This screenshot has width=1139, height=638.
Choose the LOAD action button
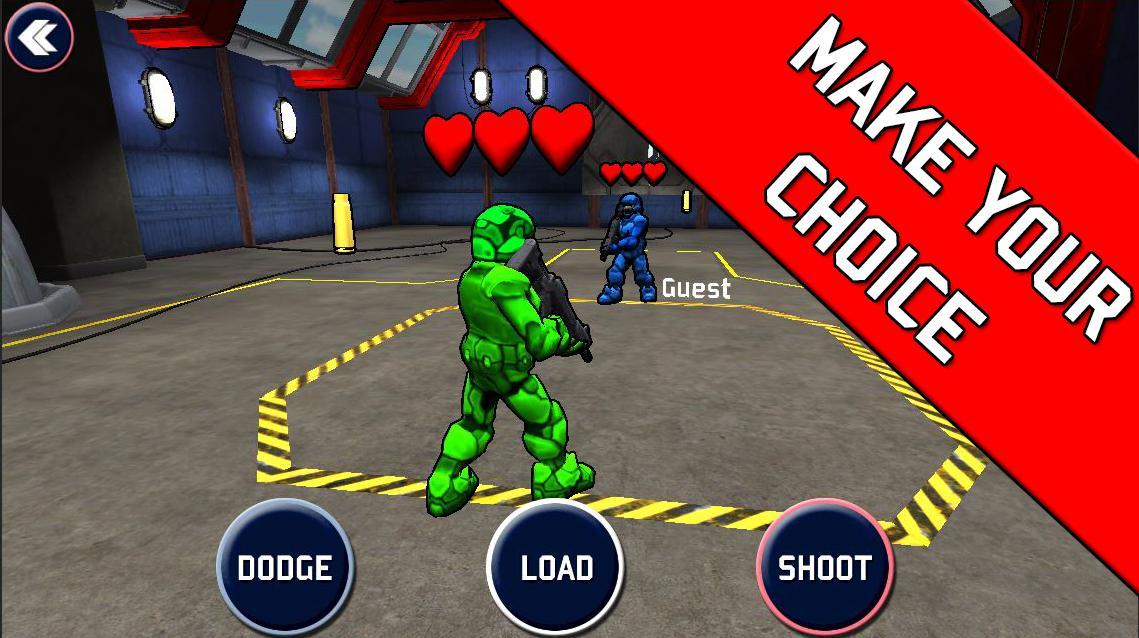click(x=556, y=567)
